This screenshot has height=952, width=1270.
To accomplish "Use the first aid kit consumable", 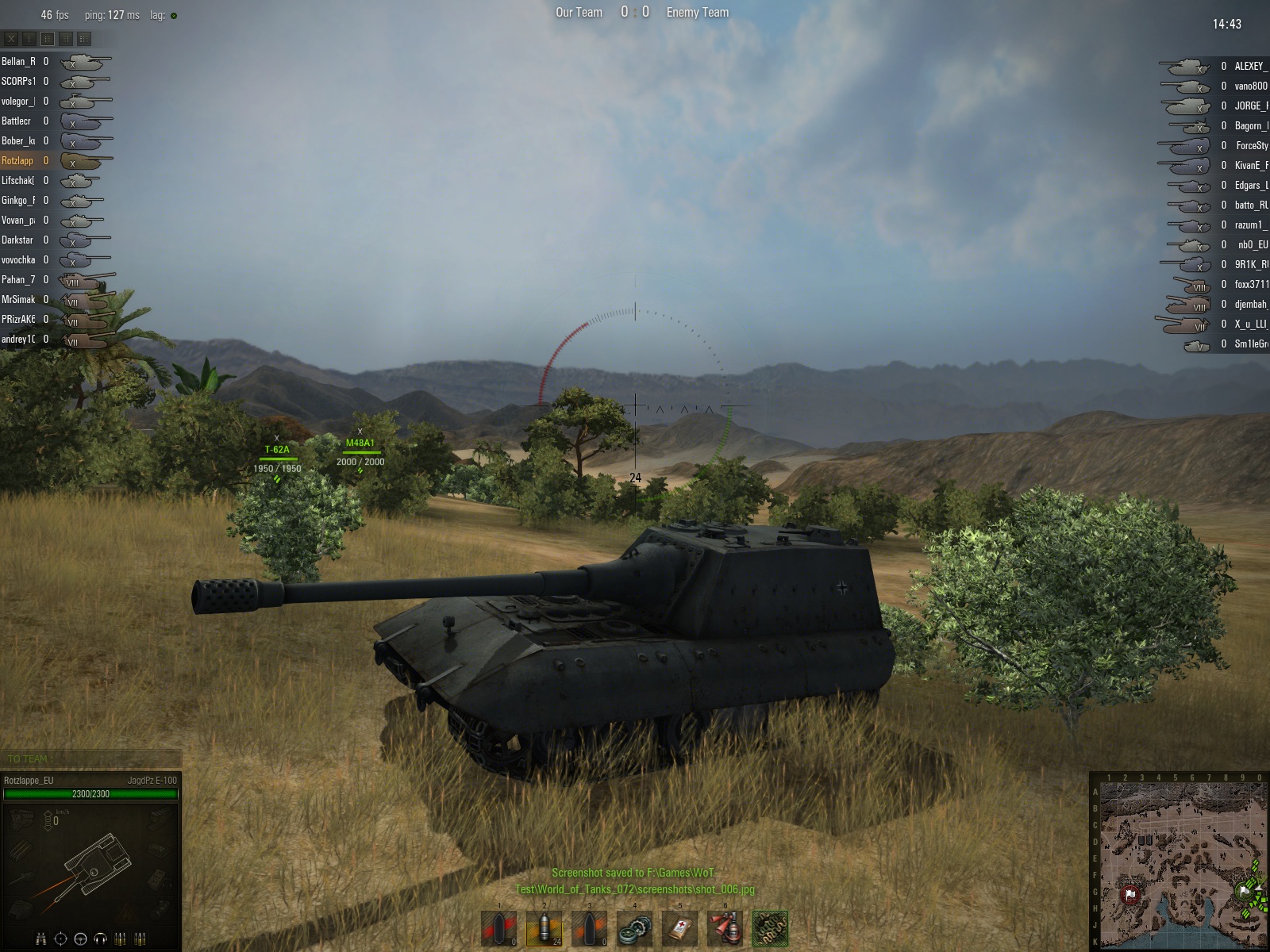I will coord(679,927).
